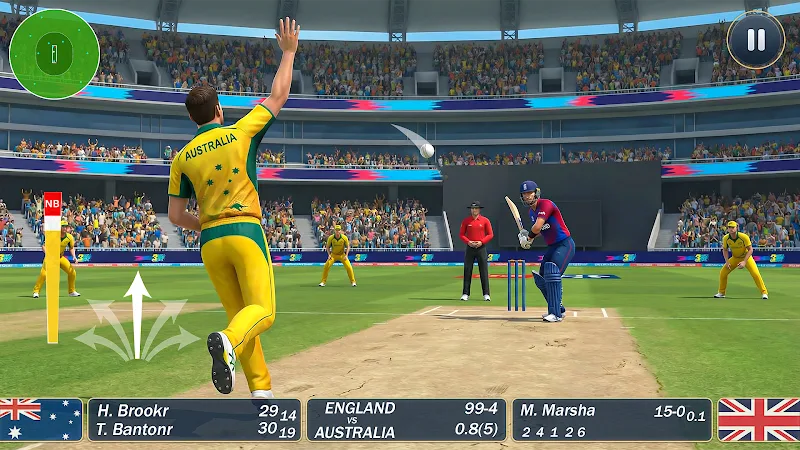The height and width of the screenshot is (450, 800).
Task: Tap the white swing direction arrows
Action: pyautogui.click(x=137, y=317)
